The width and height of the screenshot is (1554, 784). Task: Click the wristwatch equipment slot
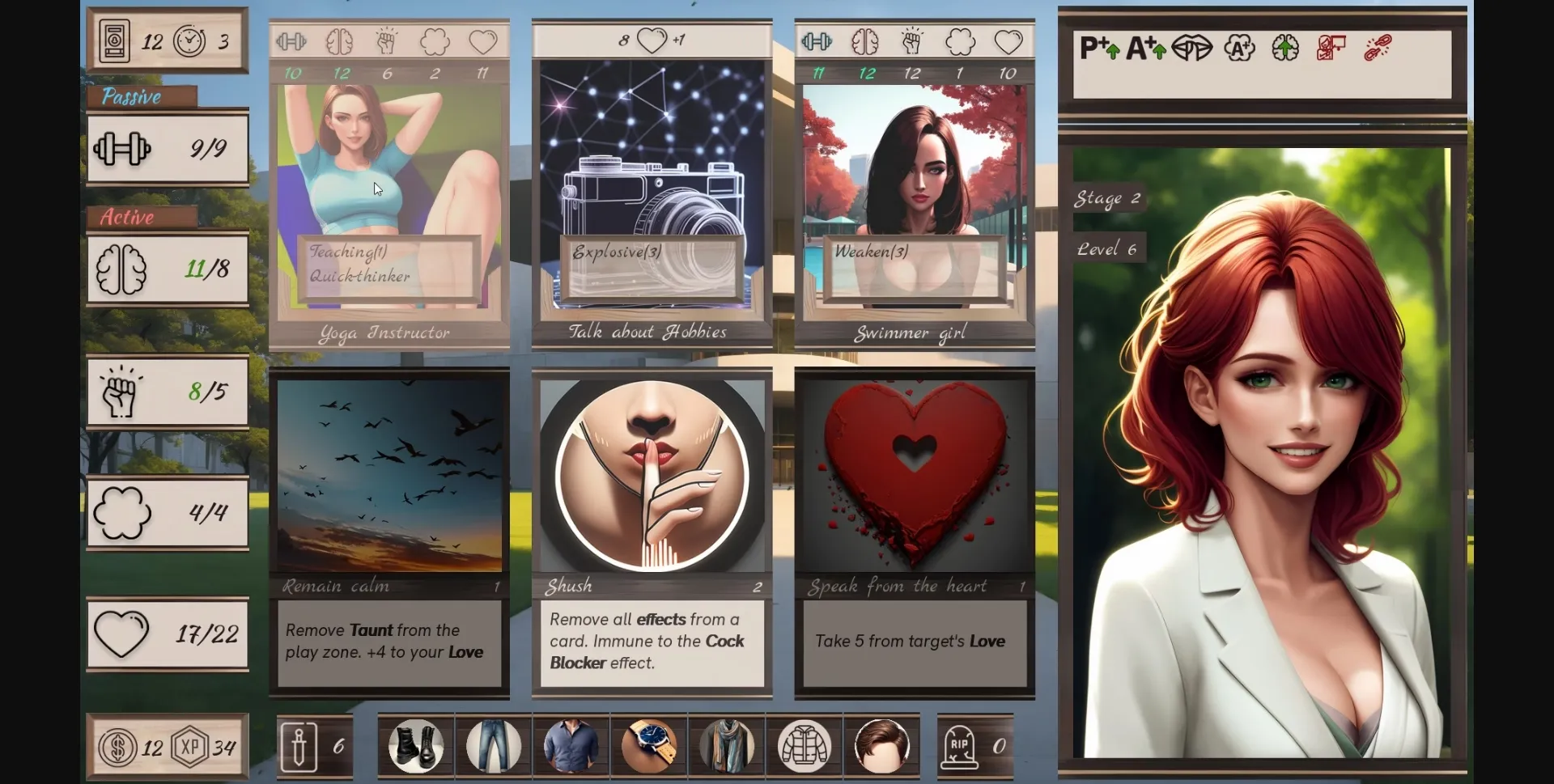click(648, 746)
